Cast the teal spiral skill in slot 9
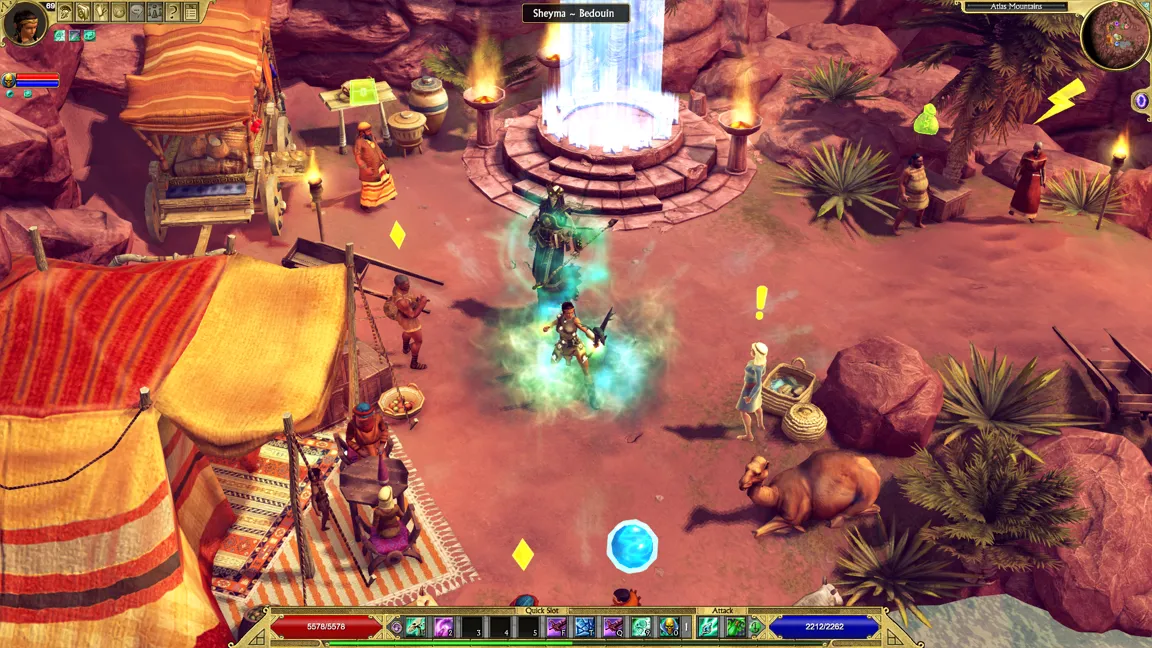This screenshot has height=648, width=1152. [x=641, y=627]
